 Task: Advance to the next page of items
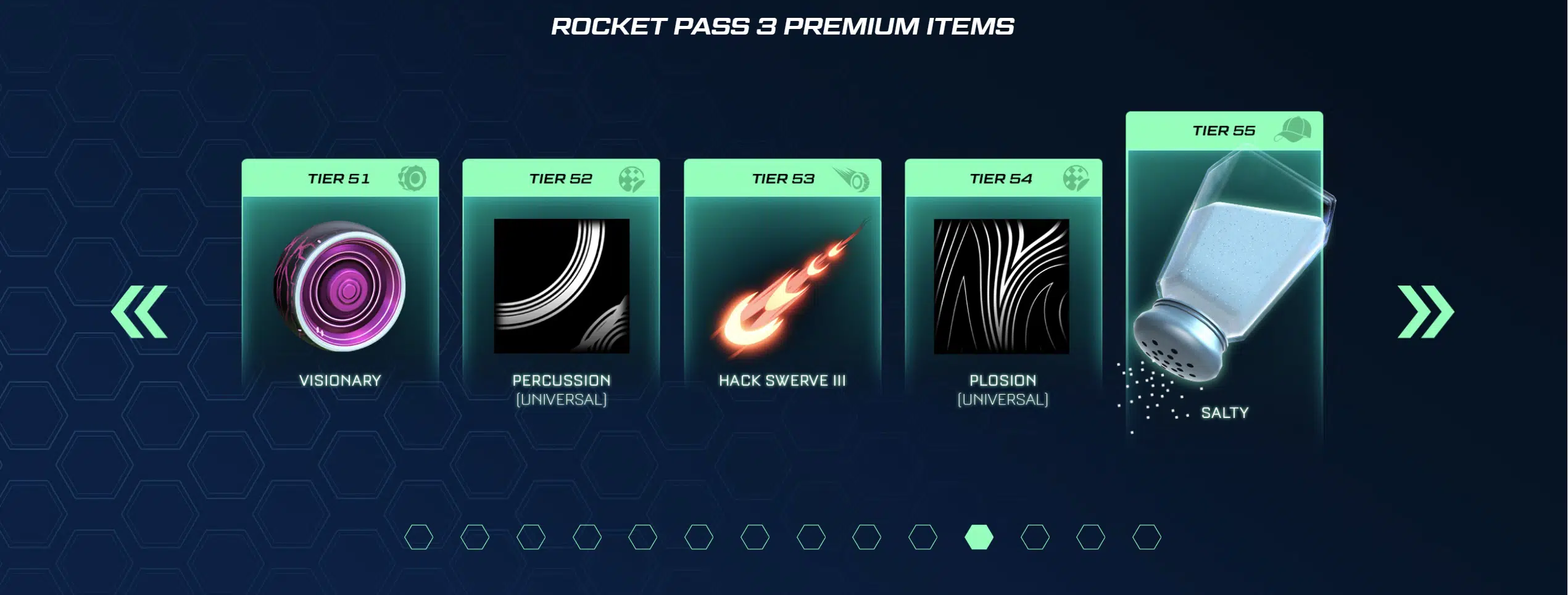pos(1425,311)
